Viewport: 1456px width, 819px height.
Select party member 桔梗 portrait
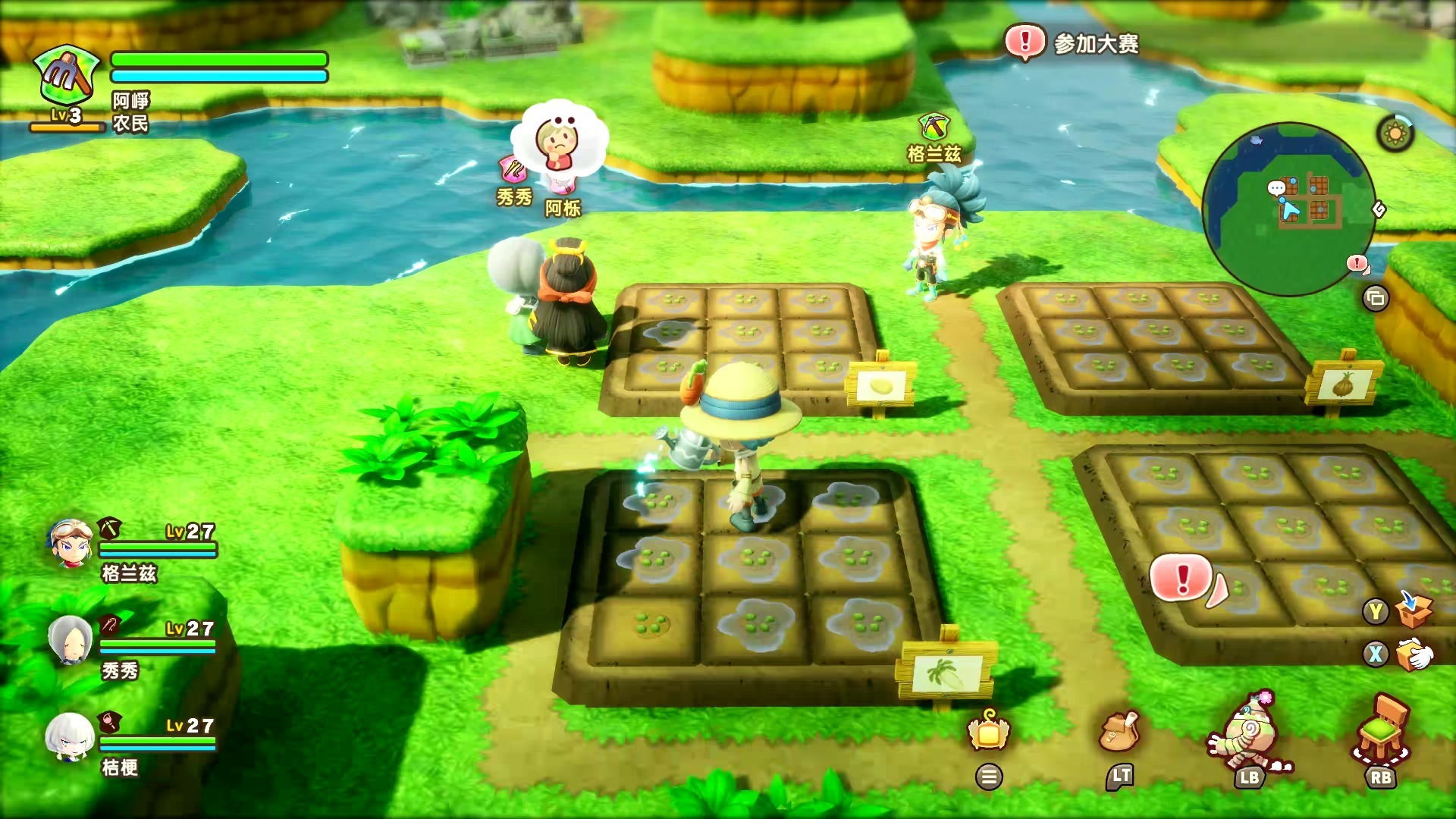point(71,736)
